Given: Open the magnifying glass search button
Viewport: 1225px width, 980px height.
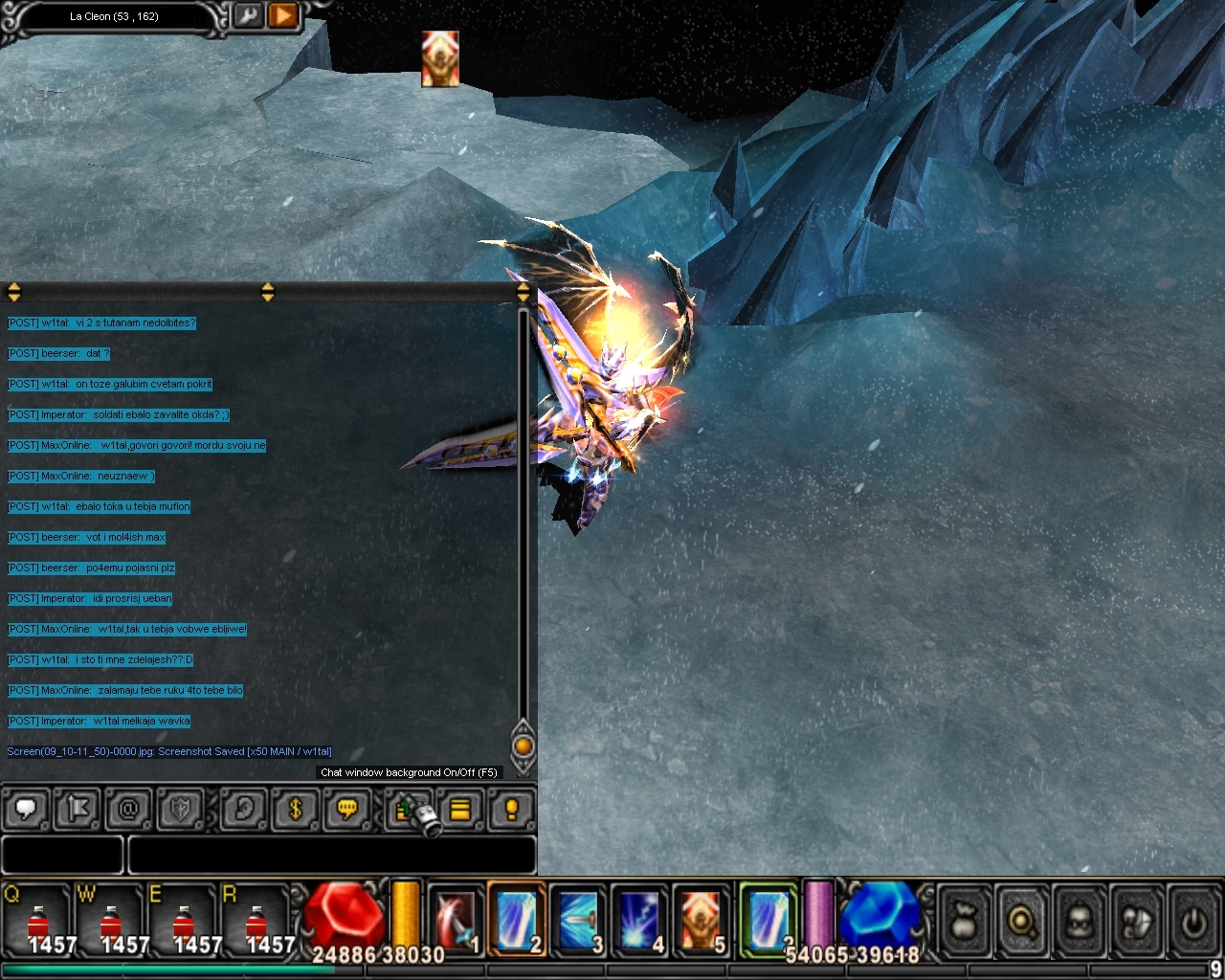Looking at the screenshot, I should (x=1022, y=922).
